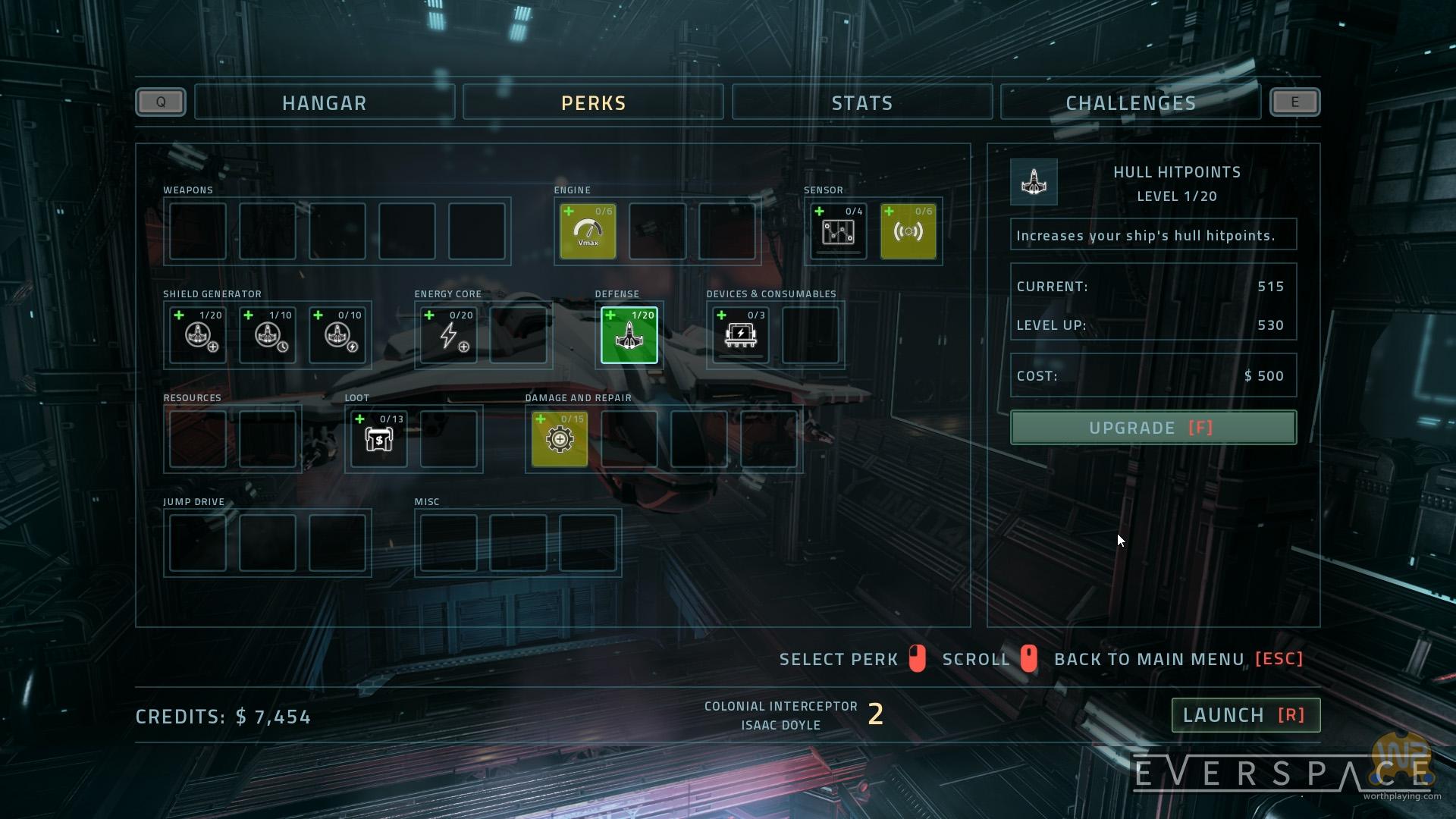Select the loot credits chest perk

pyautogui.click(x=379, y=439)
